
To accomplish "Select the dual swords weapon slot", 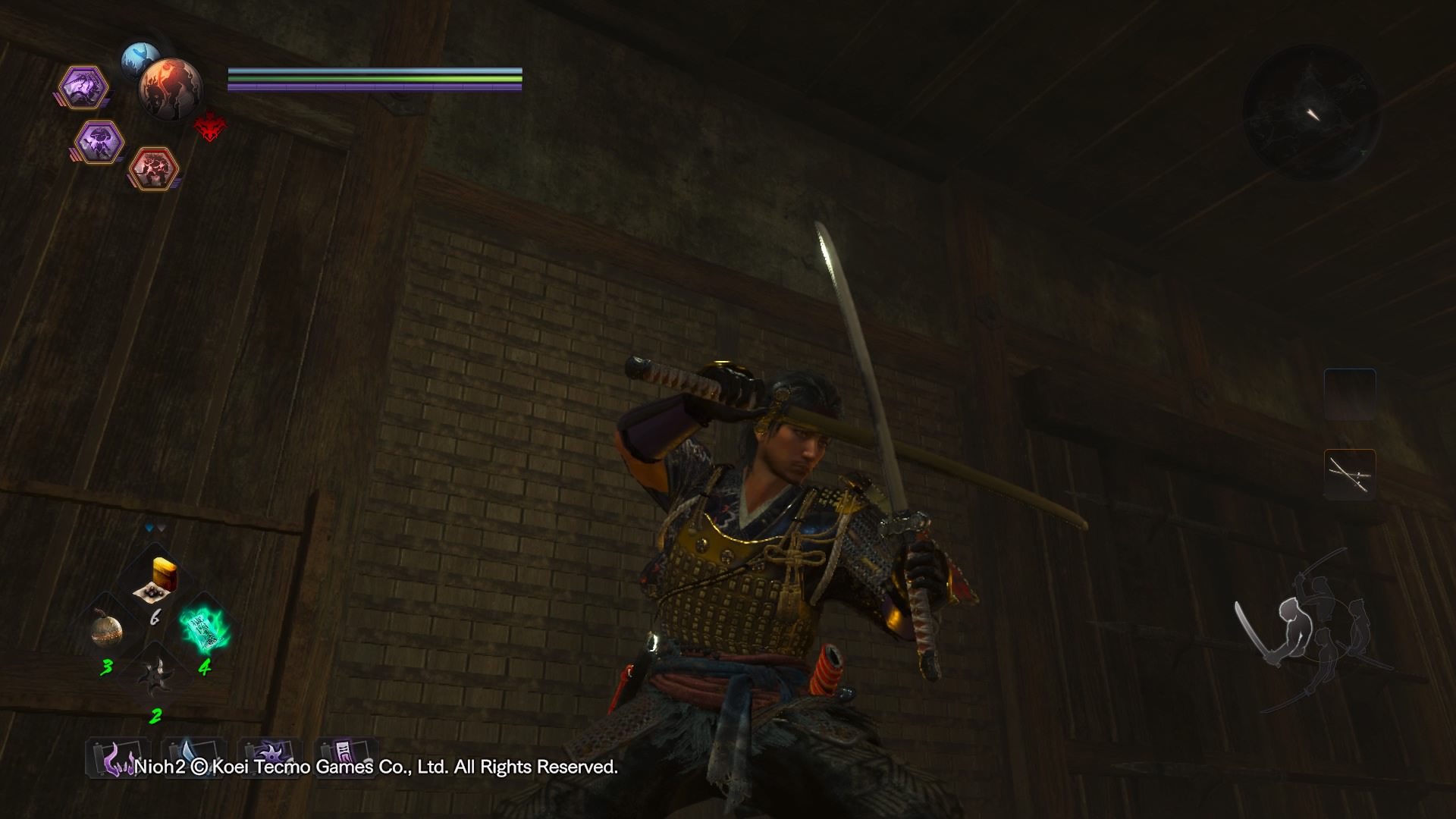I will [1350, 475].
